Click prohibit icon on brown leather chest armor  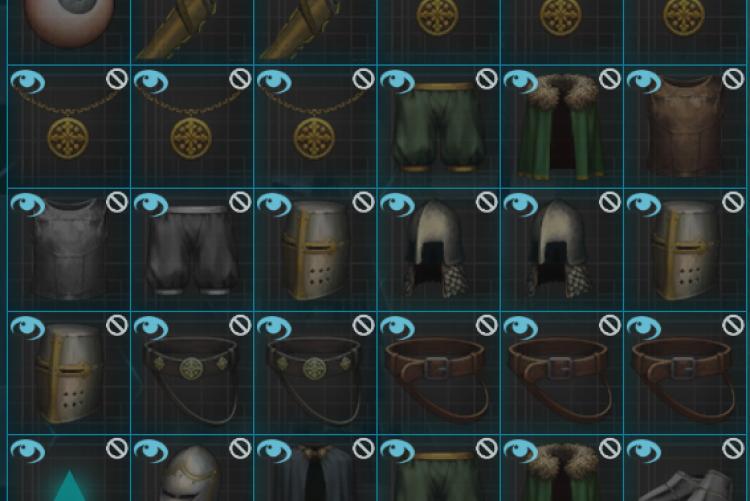[733, 79]
